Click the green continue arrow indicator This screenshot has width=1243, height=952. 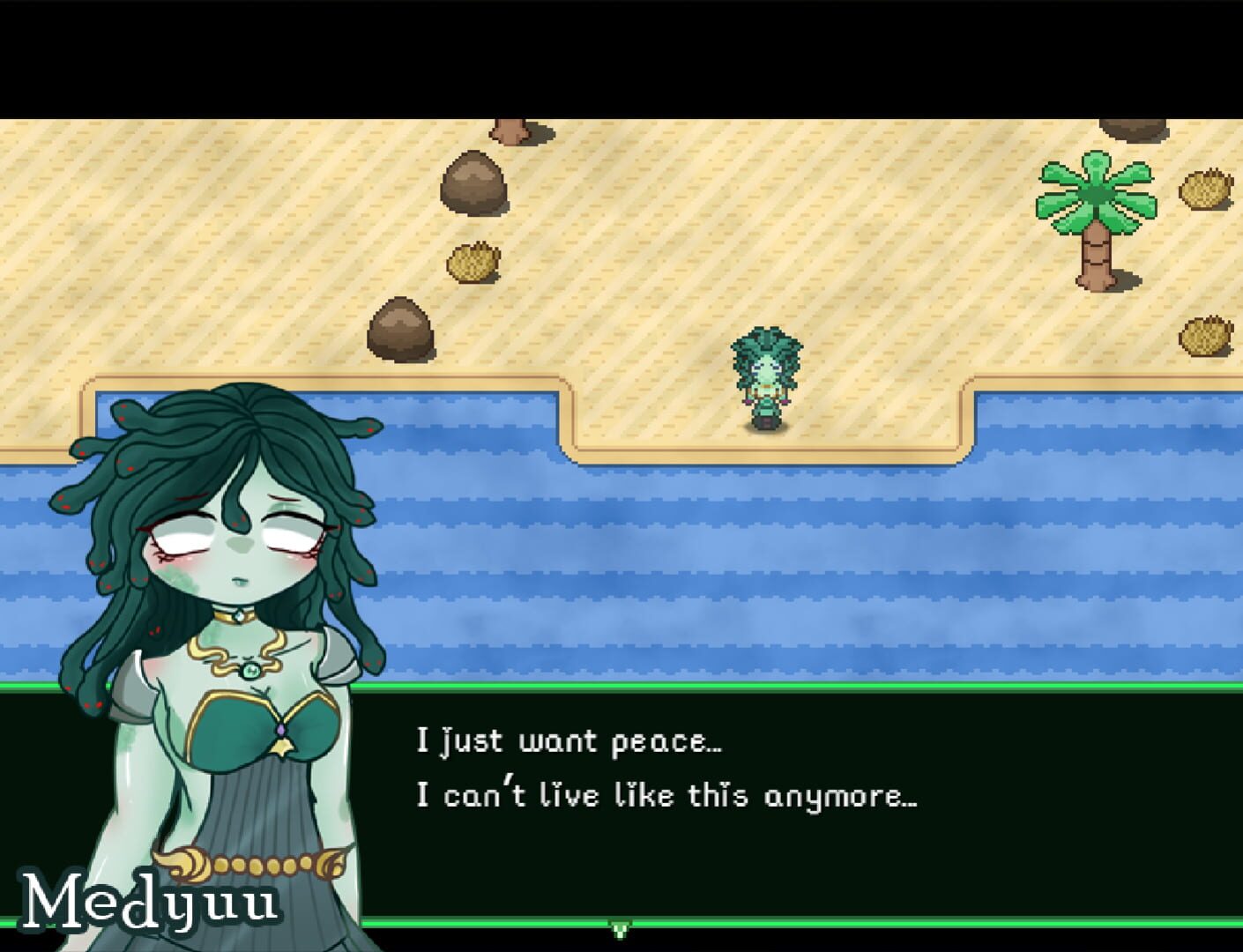tap(621, 928)
